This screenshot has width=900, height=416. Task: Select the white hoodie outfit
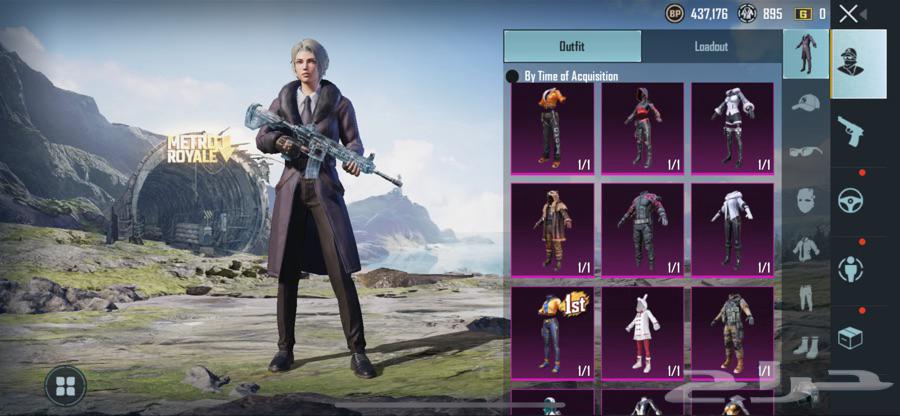[732, 229]
